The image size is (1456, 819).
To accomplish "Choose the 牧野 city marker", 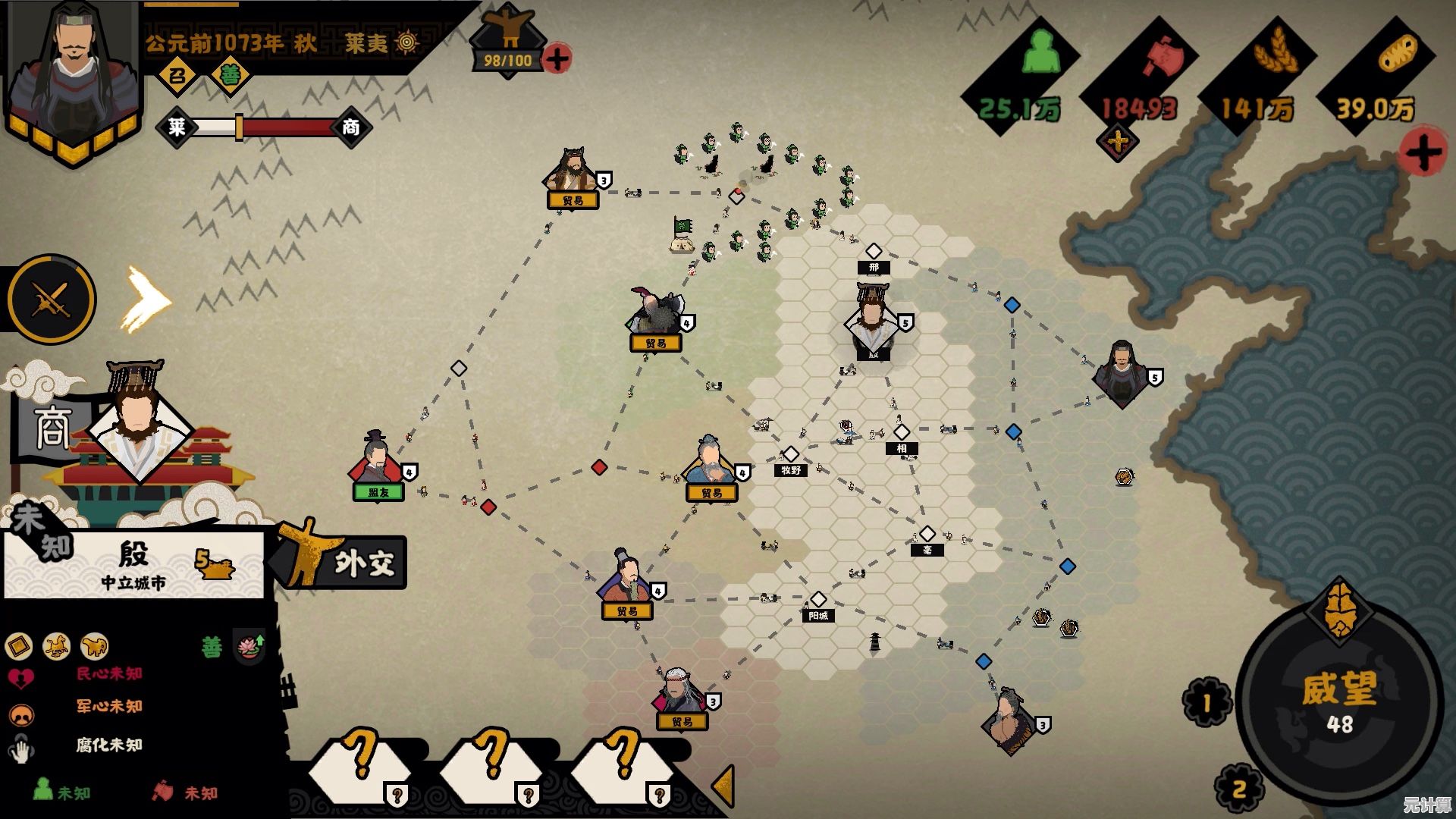I will click(x=791, y=455).
